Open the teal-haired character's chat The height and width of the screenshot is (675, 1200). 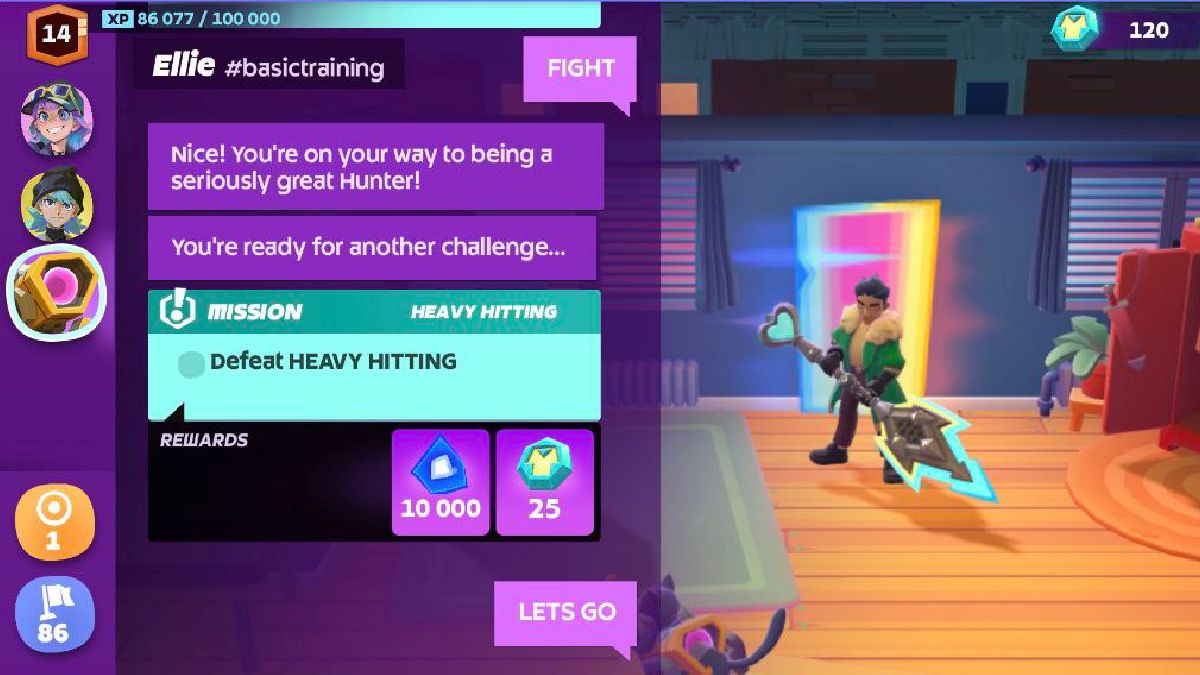coord(57,205)
